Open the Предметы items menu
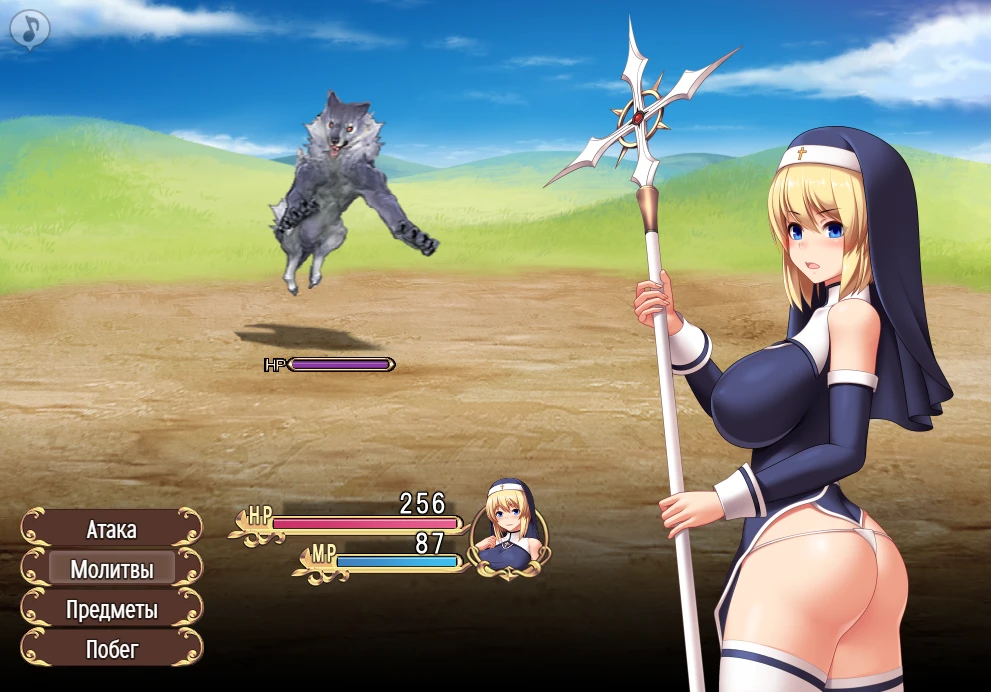The image size is (991, 692). pyautogui.click(x=111, y=609)
